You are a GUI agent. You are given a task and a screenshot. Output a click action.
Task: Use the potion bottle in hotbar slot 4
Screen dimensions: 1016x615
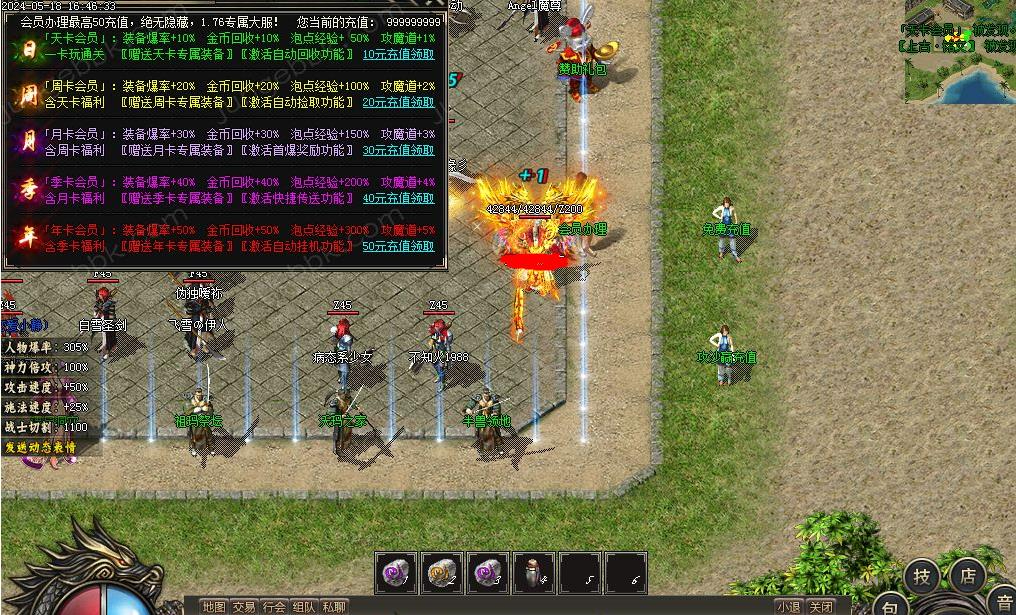[534, 573]
